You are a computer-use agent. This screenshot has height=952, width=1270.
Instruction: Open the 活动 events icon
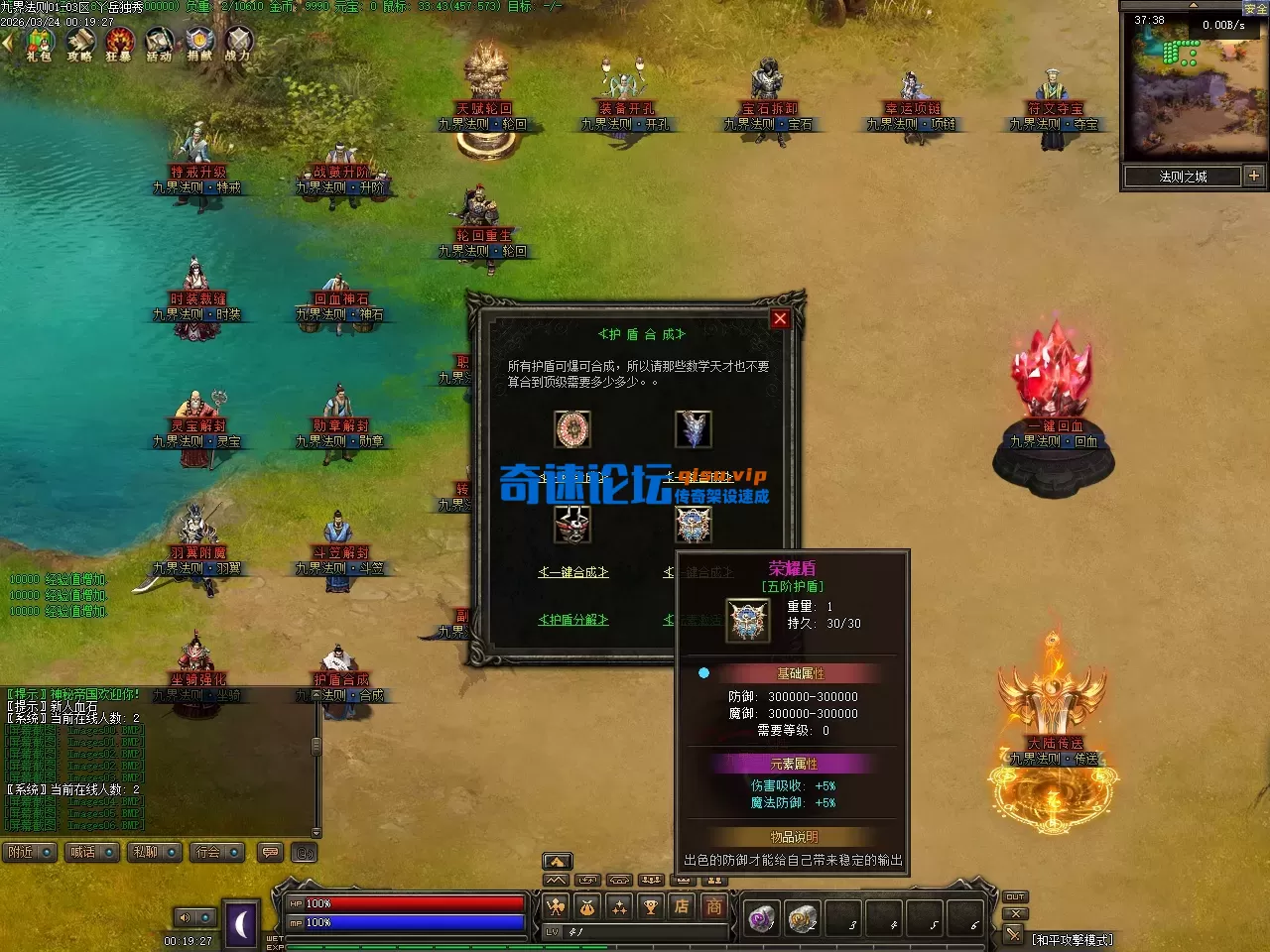pyautogui.click(x=159, y=44)
